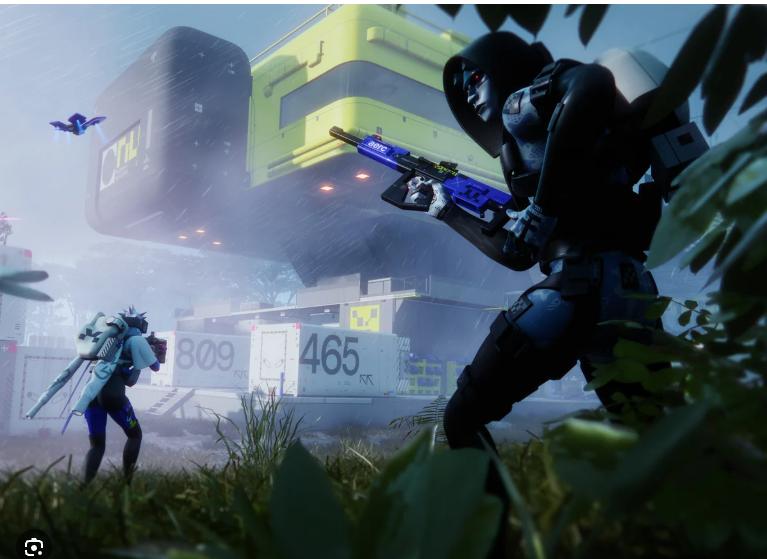Open the image search lens icon
The height and width of the screenshot is (559, 767).
pyautogui.click(x=33, y=545)
